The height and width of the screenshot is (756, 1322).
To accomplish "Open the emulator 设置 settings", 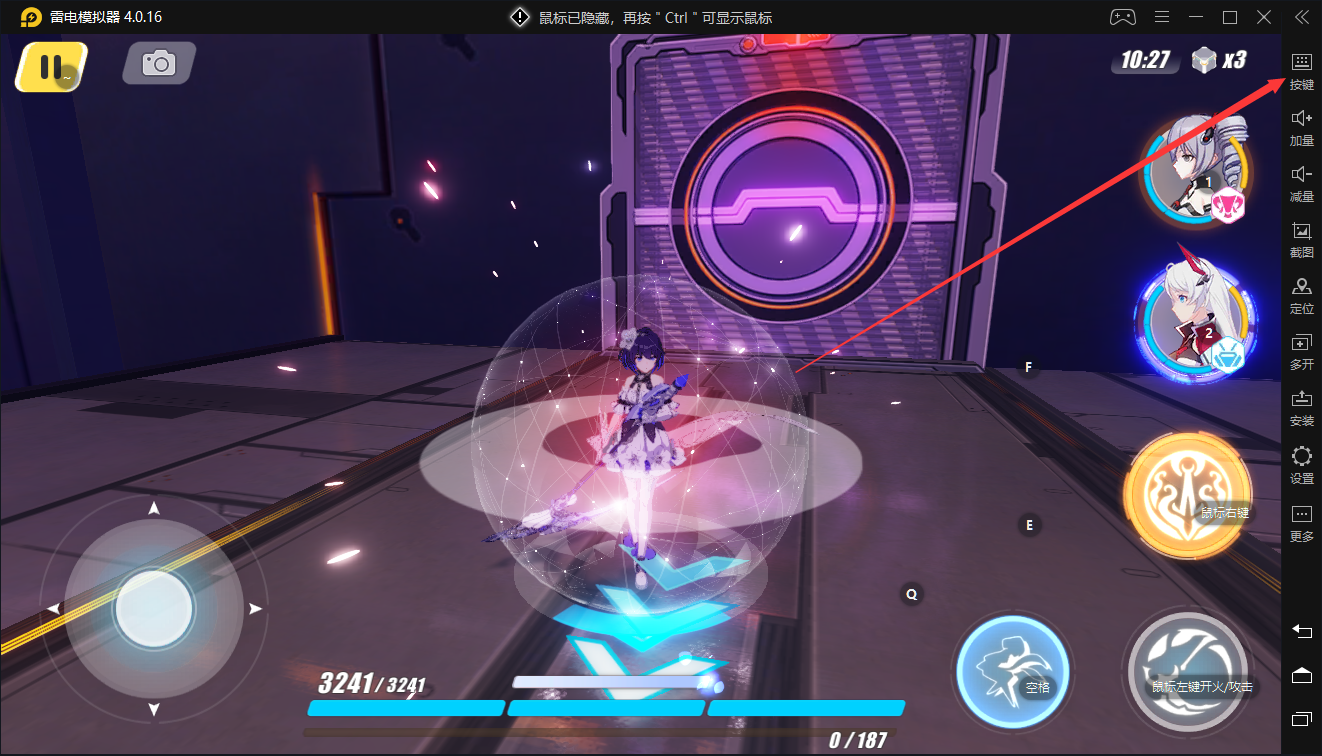I will click(x=1301, y=464).
